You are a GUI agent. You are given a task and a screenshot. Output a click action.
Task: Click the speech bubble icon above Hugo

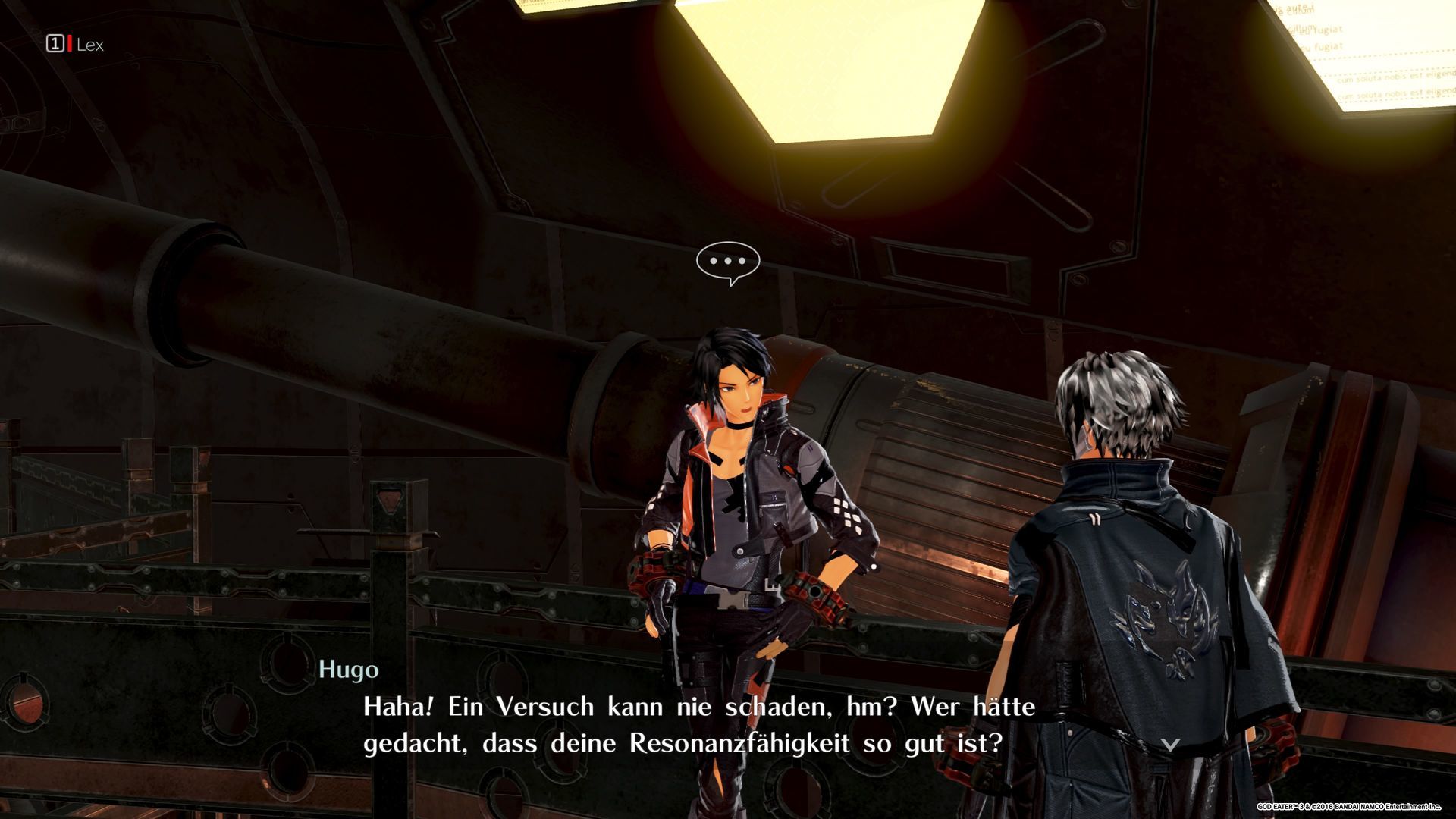coord(728,262)
